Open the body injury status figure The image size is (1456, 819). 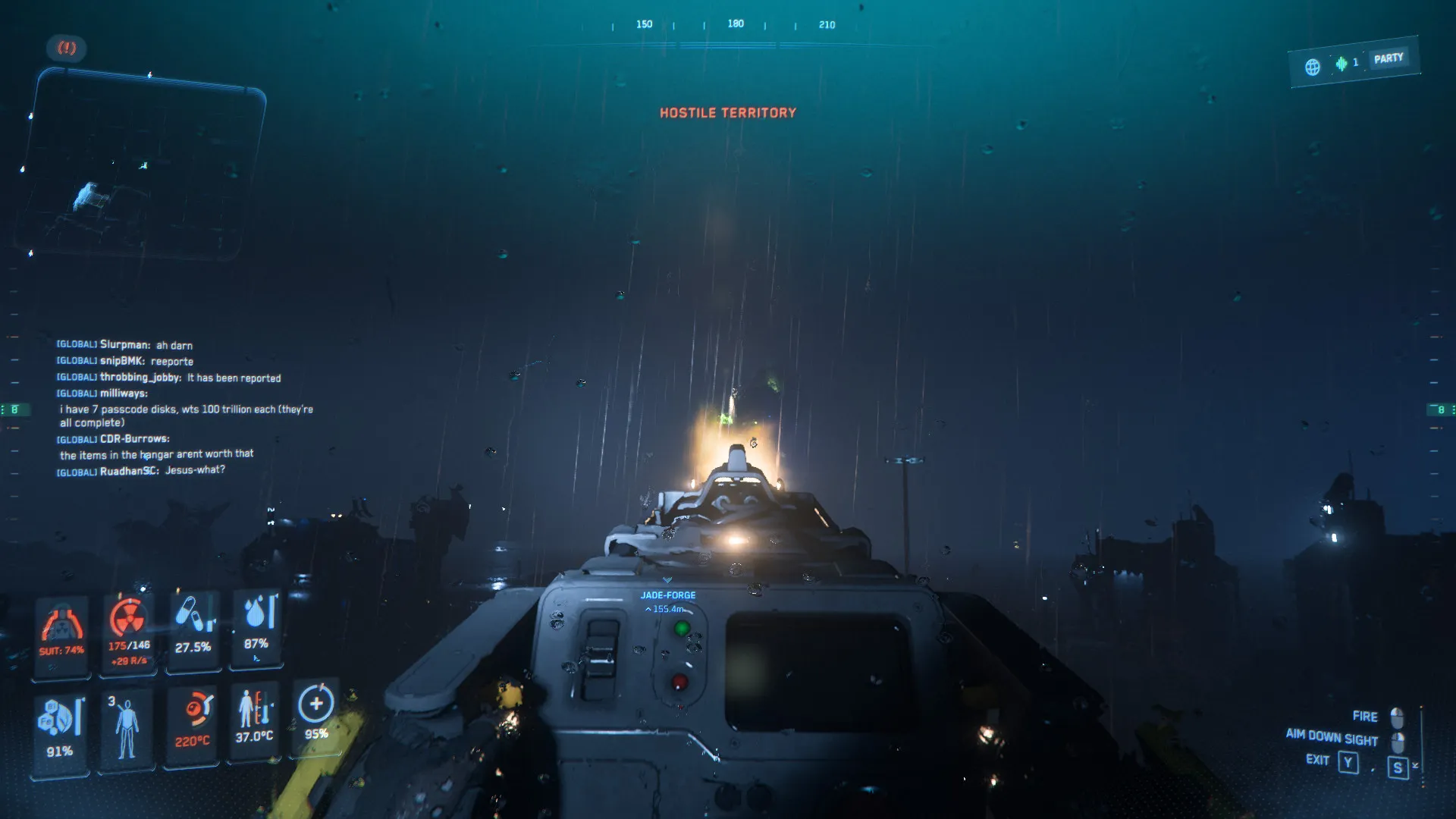click(126, 726)
